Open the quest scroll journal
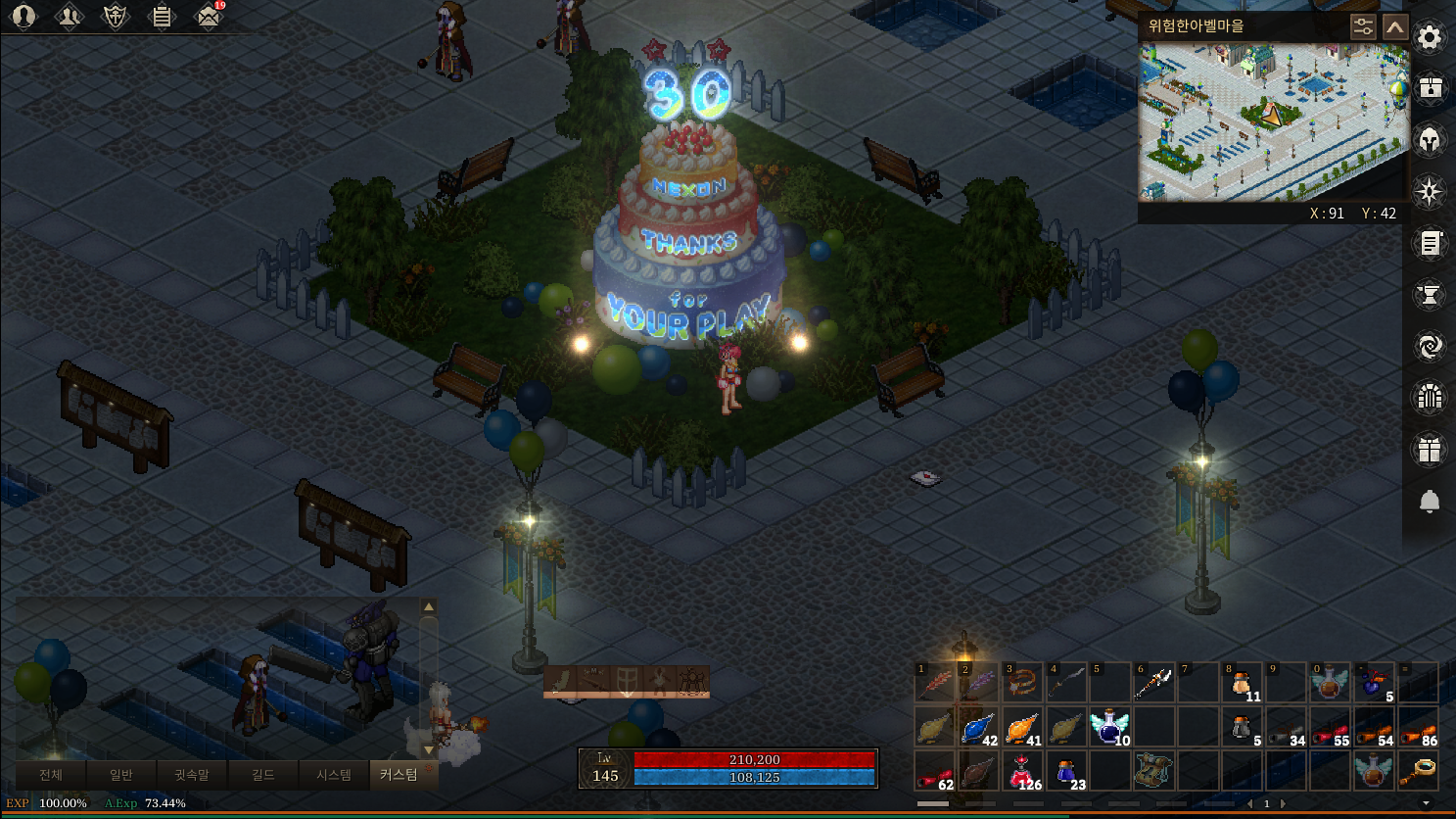 (x=1429, y=244)
